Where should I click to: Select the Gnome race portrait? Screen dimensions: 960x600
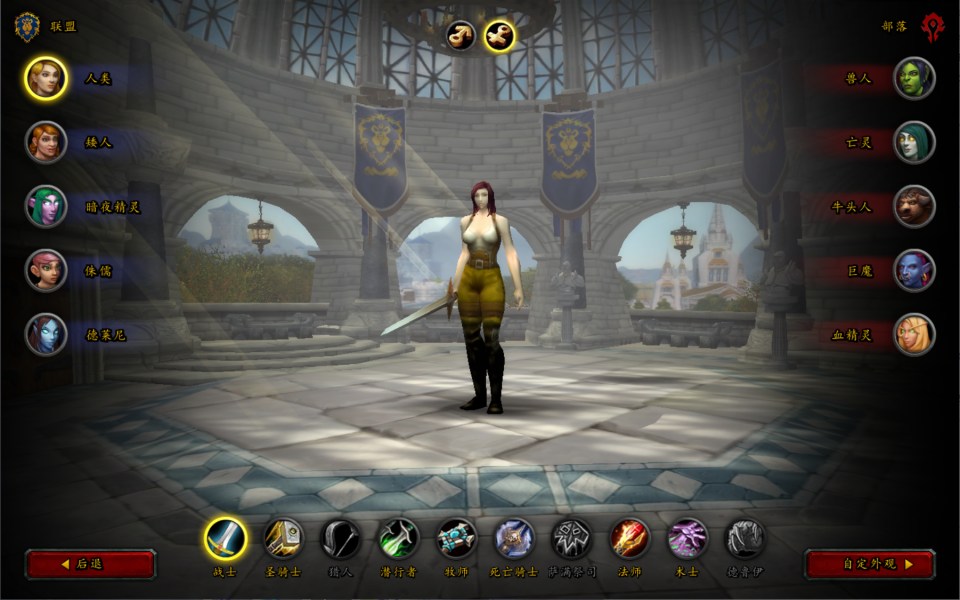click(x=46, y=270)
